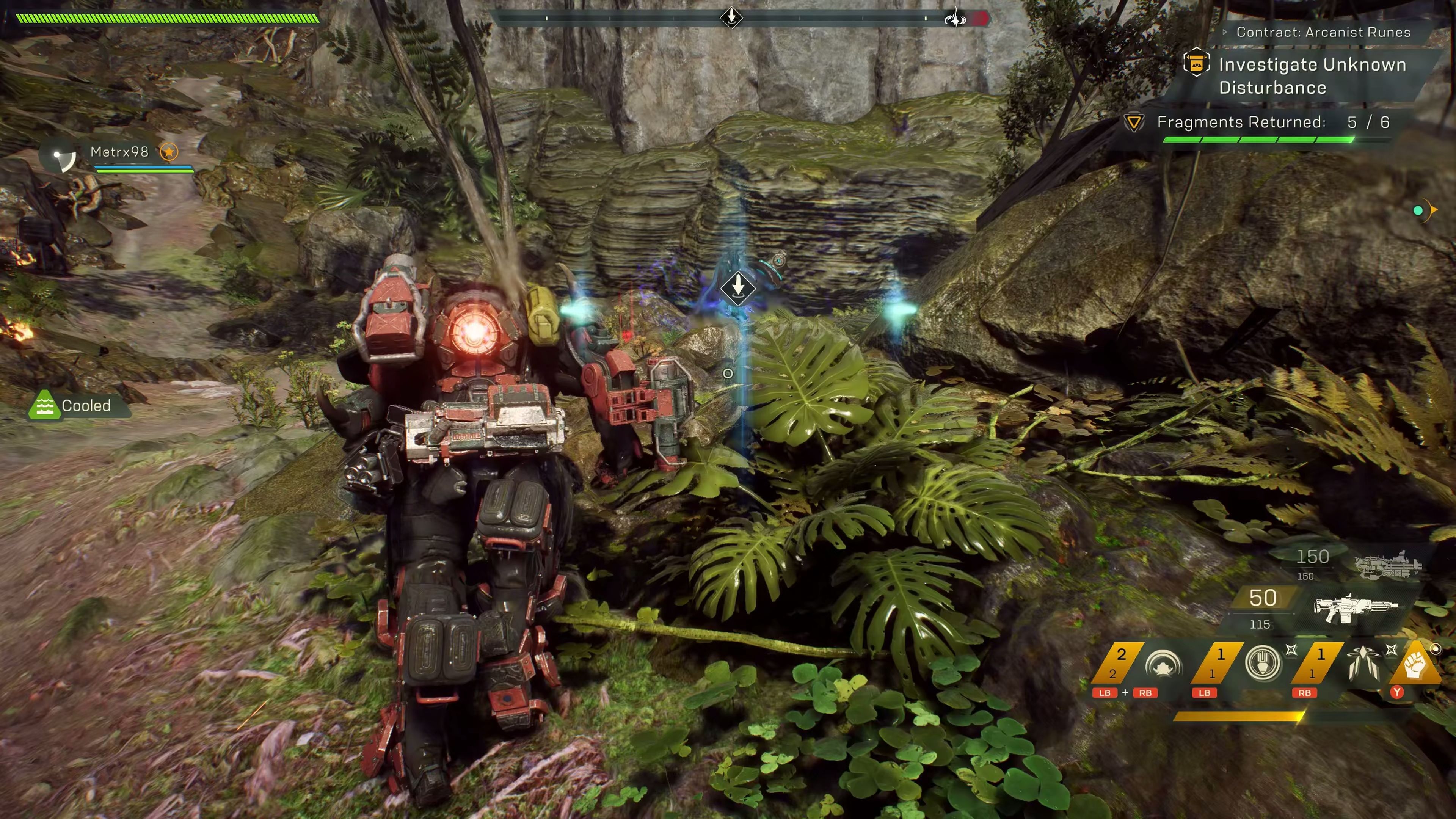Screen dimensions: 1456x819
Task: Select squad member Metrx98's nameplate
Action: coord(119,152)
